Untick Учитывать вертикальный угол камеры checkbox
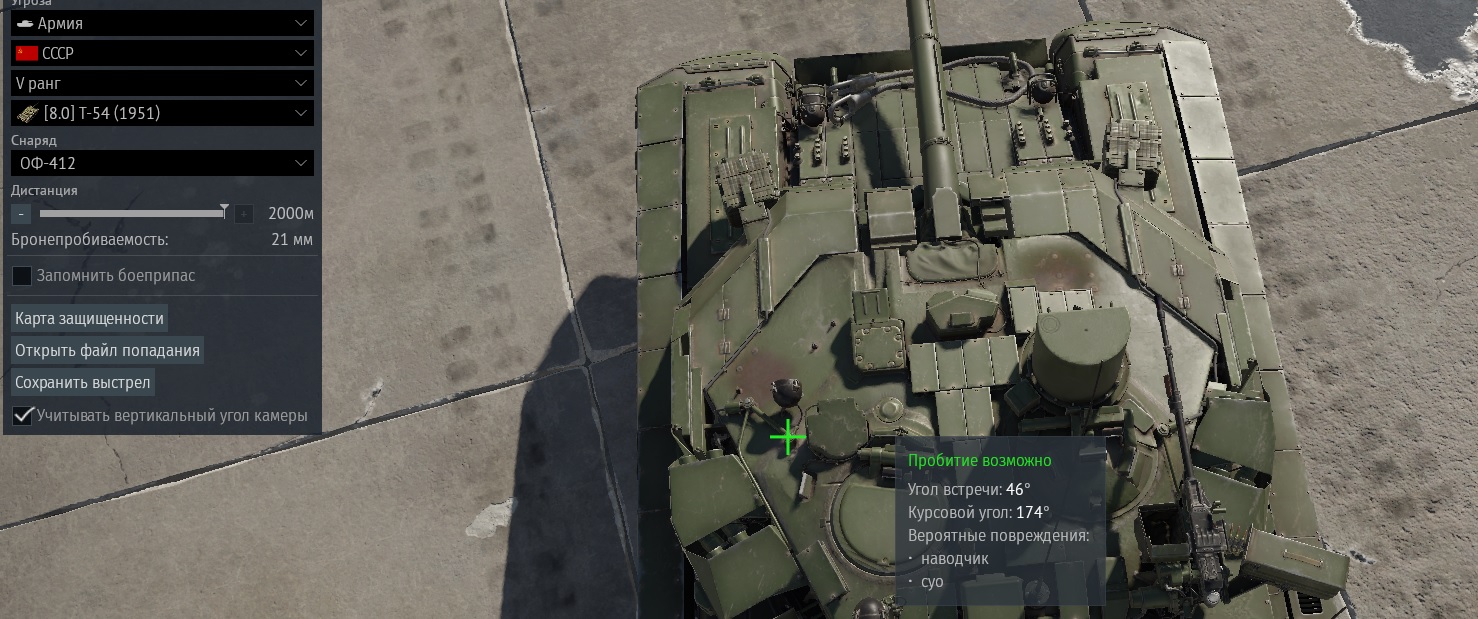The image size is (1478, 619). point(22,415)
